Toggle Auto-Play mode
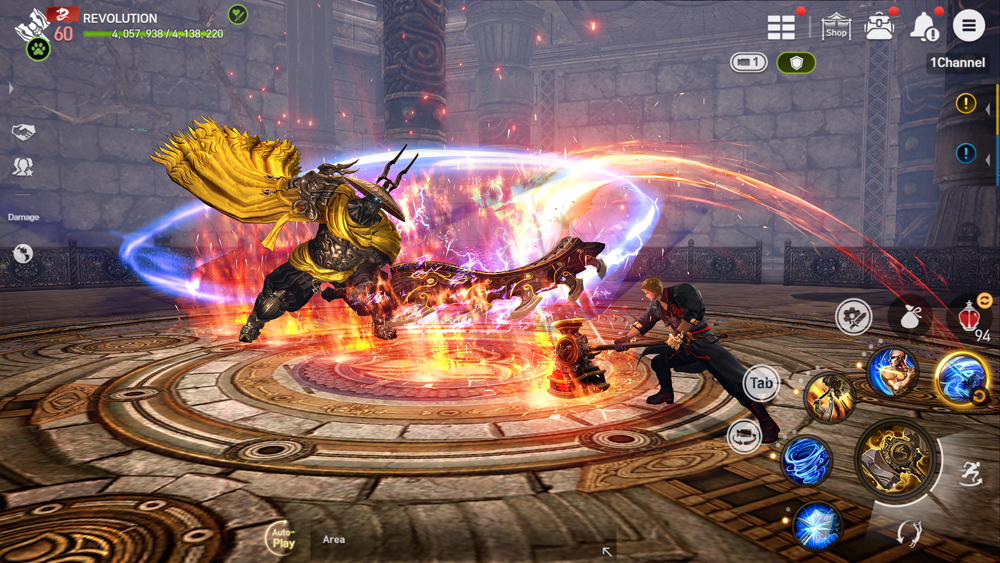 click(283, 540)
